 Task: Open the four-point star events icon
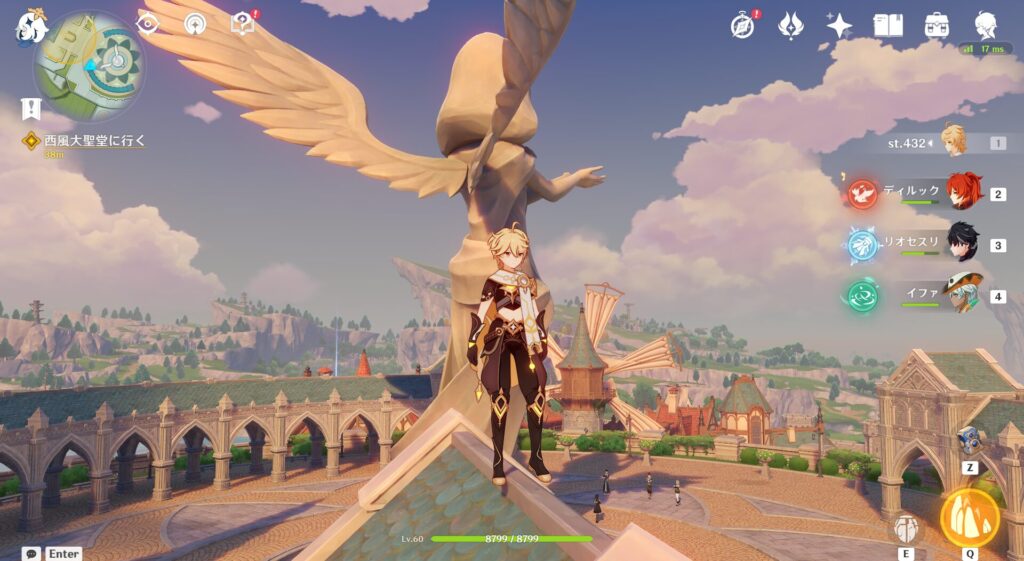click(839, 25)
